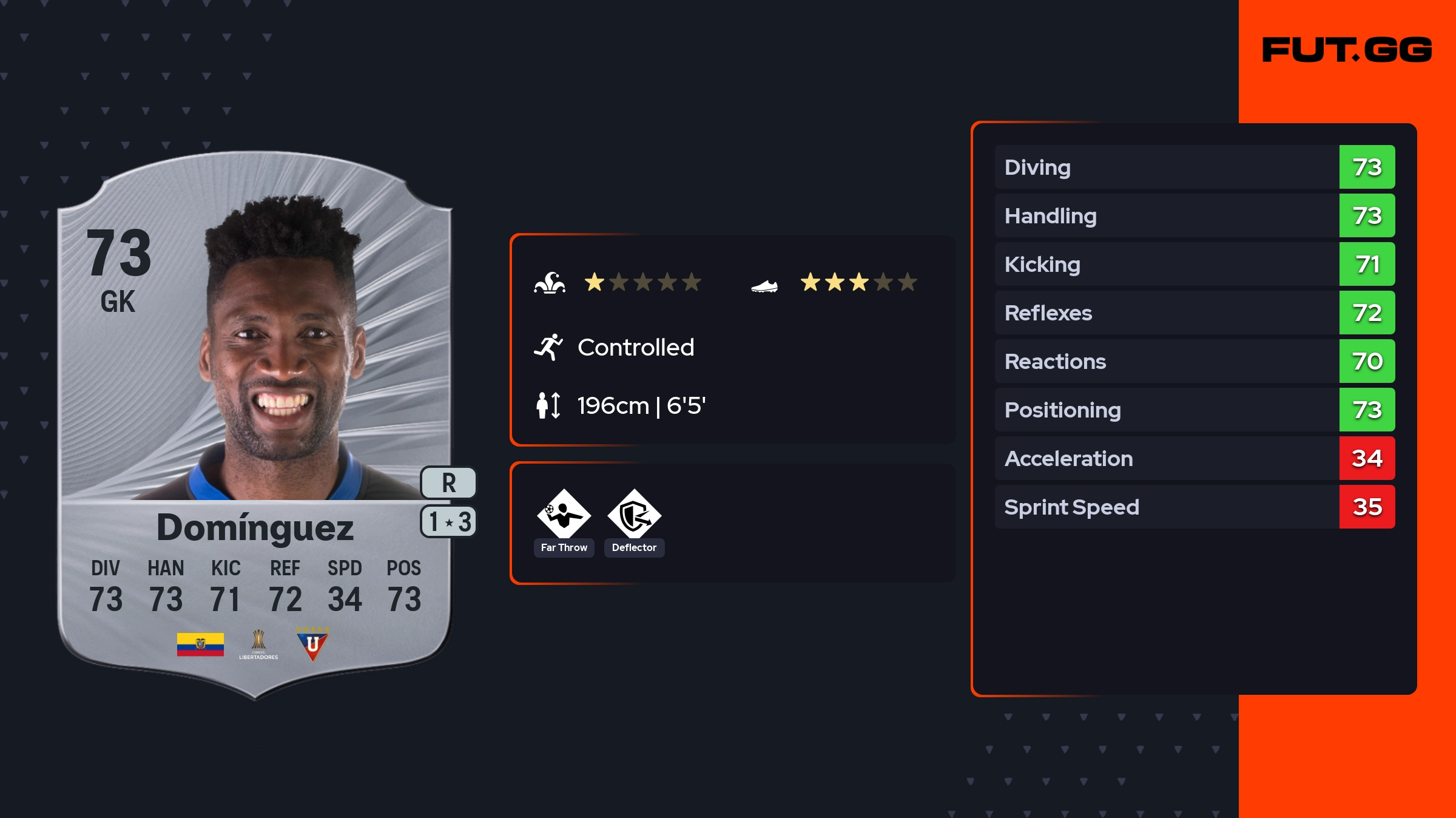Click the Ecuador flag on the card
Image resolution: width=1456 pixels, height=818 pixels.
pos(200,644)
